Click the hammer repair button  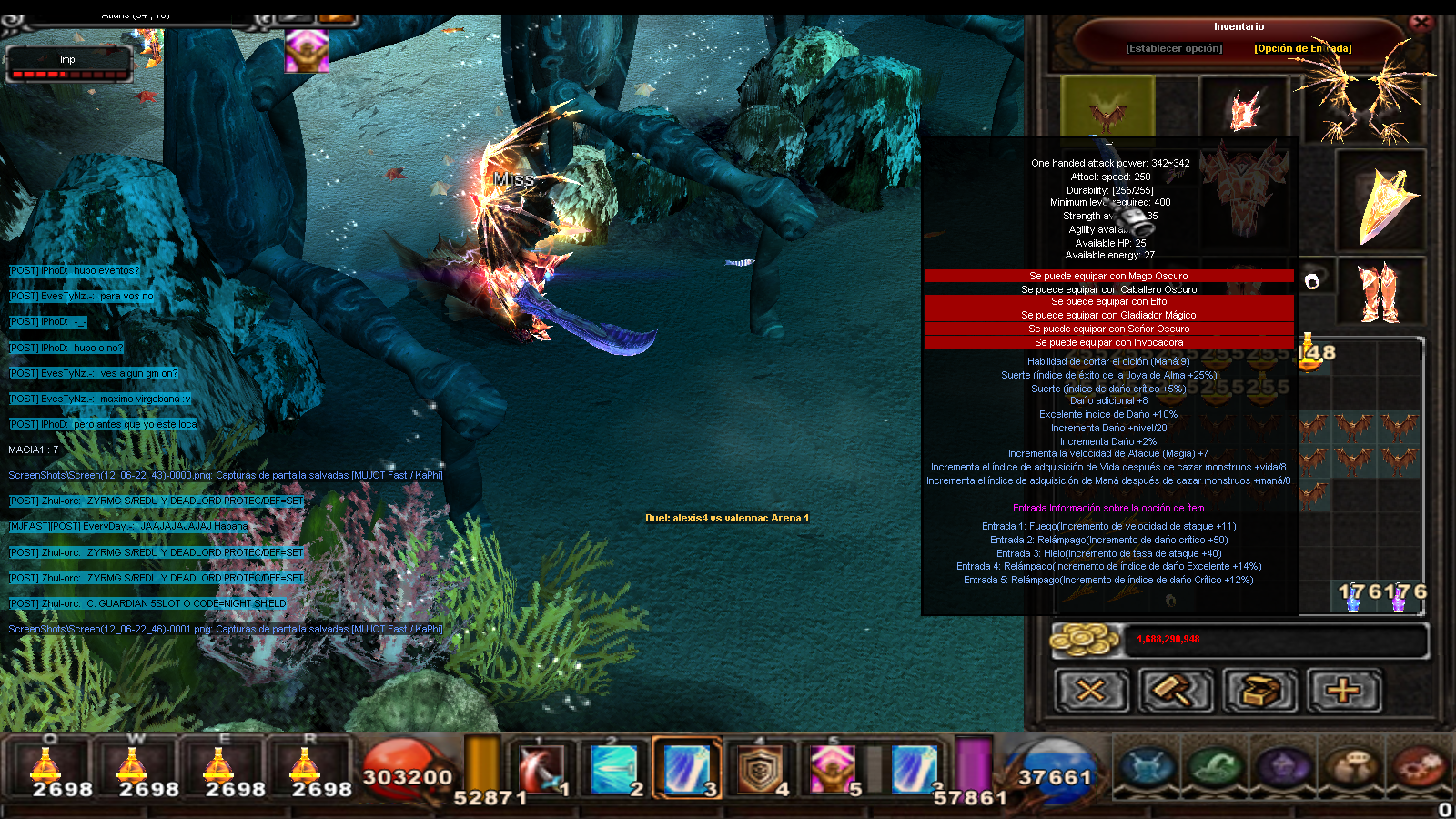(1176, 691)
